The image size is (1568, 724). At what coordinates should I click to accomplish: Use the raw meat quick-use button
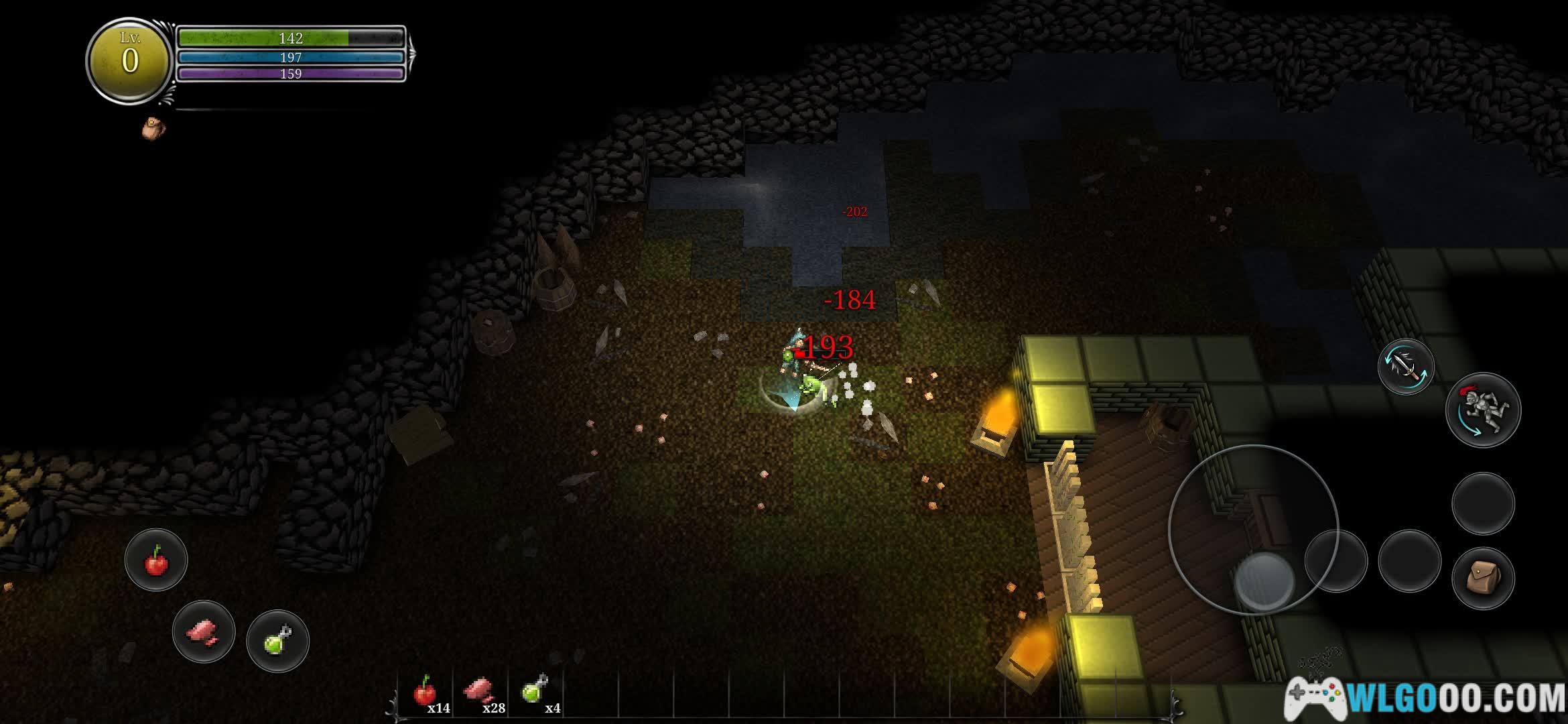pyautogui.click(x=204, y=631)
